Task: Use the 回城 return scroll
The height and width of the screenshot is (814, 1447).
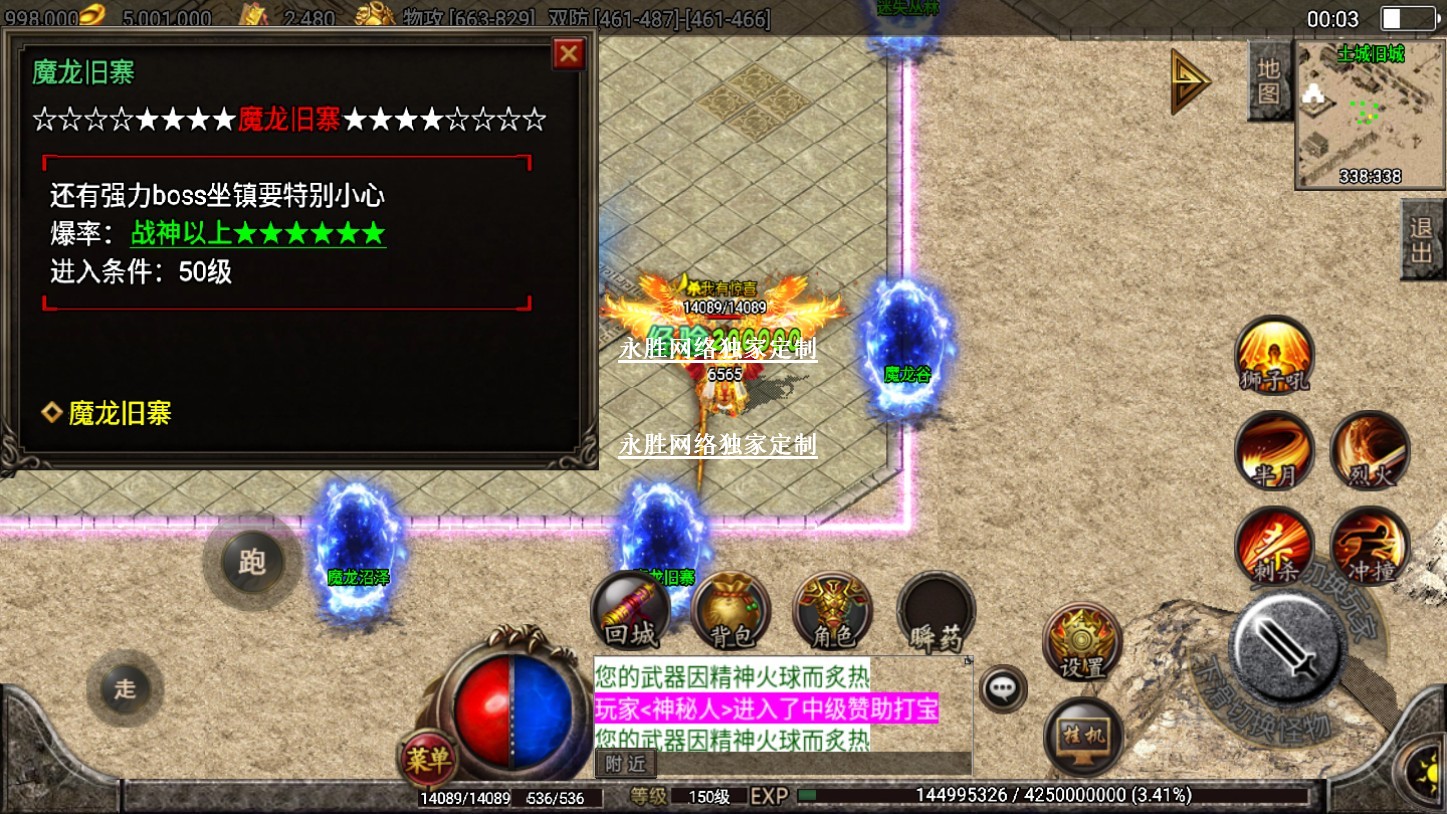Action: [x=630, y=610]
